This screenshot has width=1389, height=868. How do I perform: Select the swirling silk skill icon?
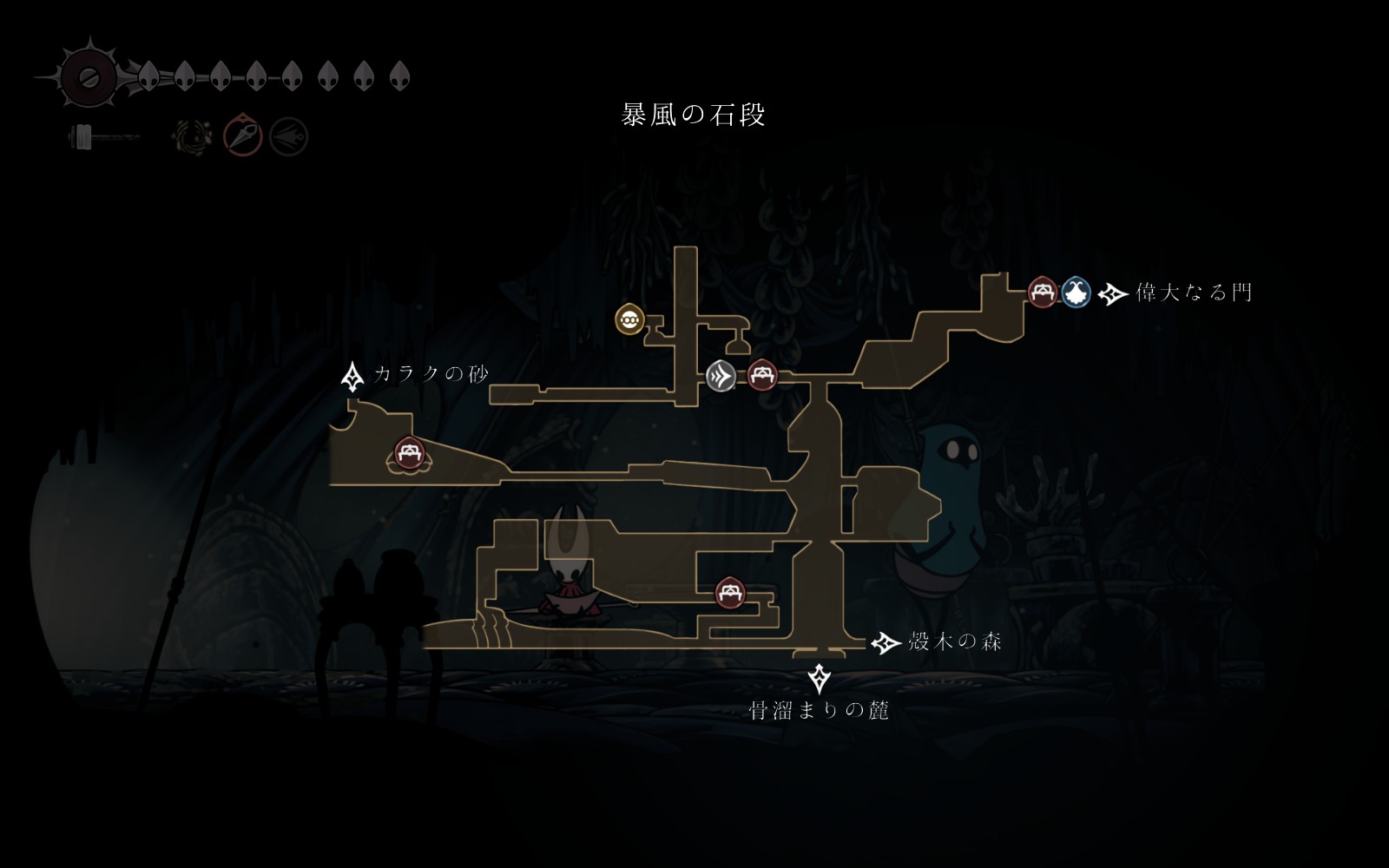(192, 136)
